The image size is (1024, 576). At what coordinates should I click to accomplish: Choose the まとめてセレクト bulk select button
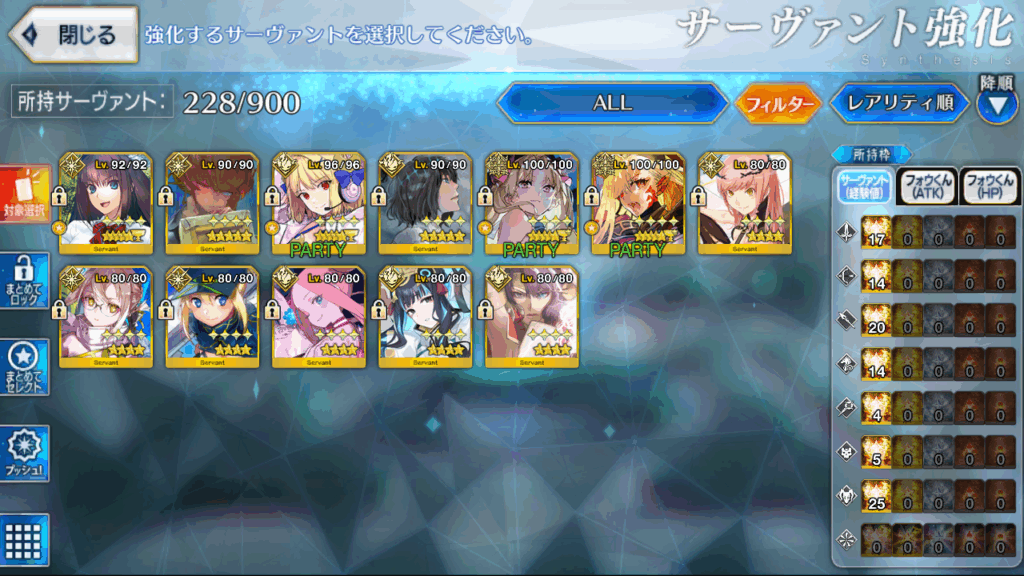[x=24, y=367]
